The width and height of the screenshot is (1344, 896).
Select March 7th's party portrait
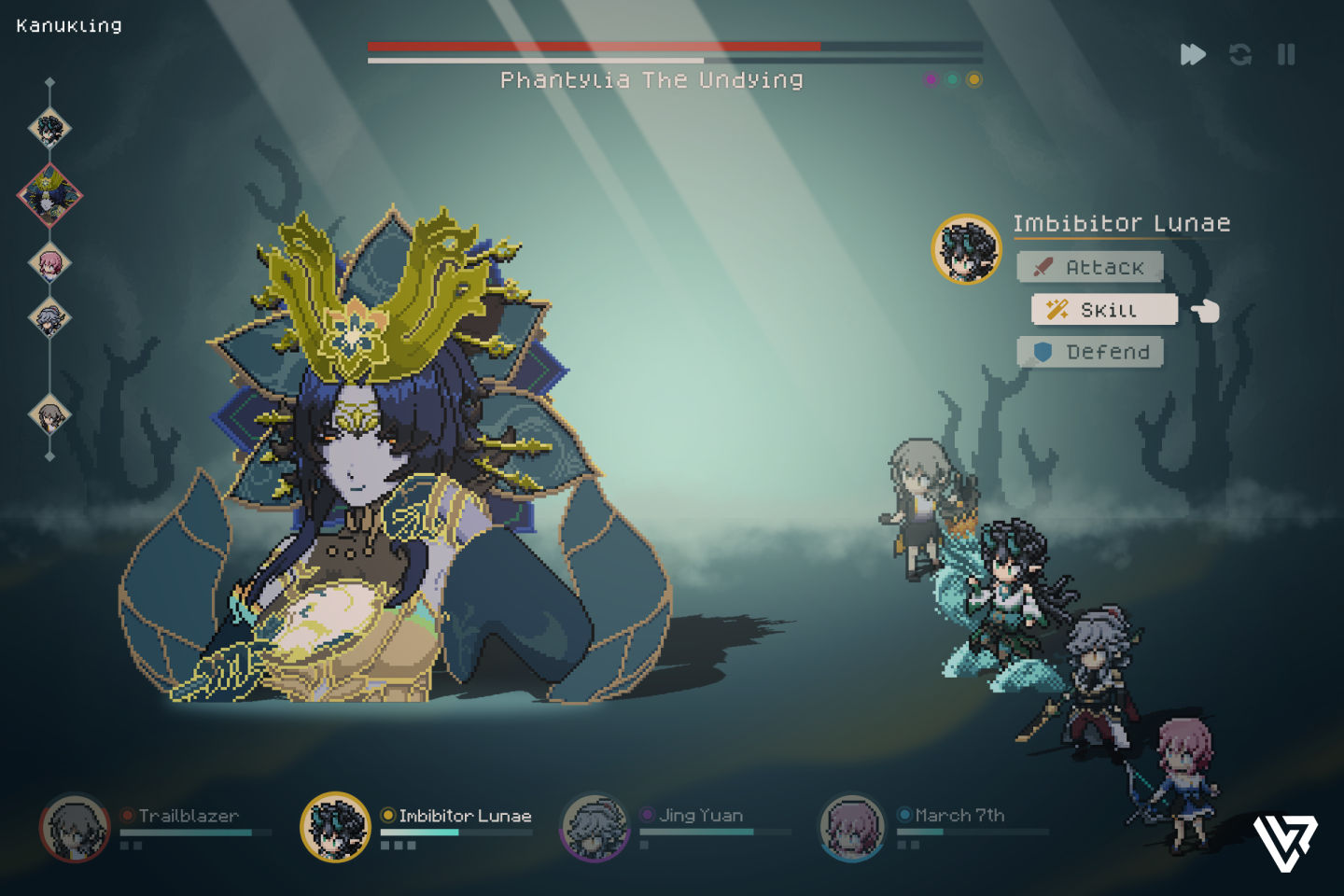tap(852, 828)
